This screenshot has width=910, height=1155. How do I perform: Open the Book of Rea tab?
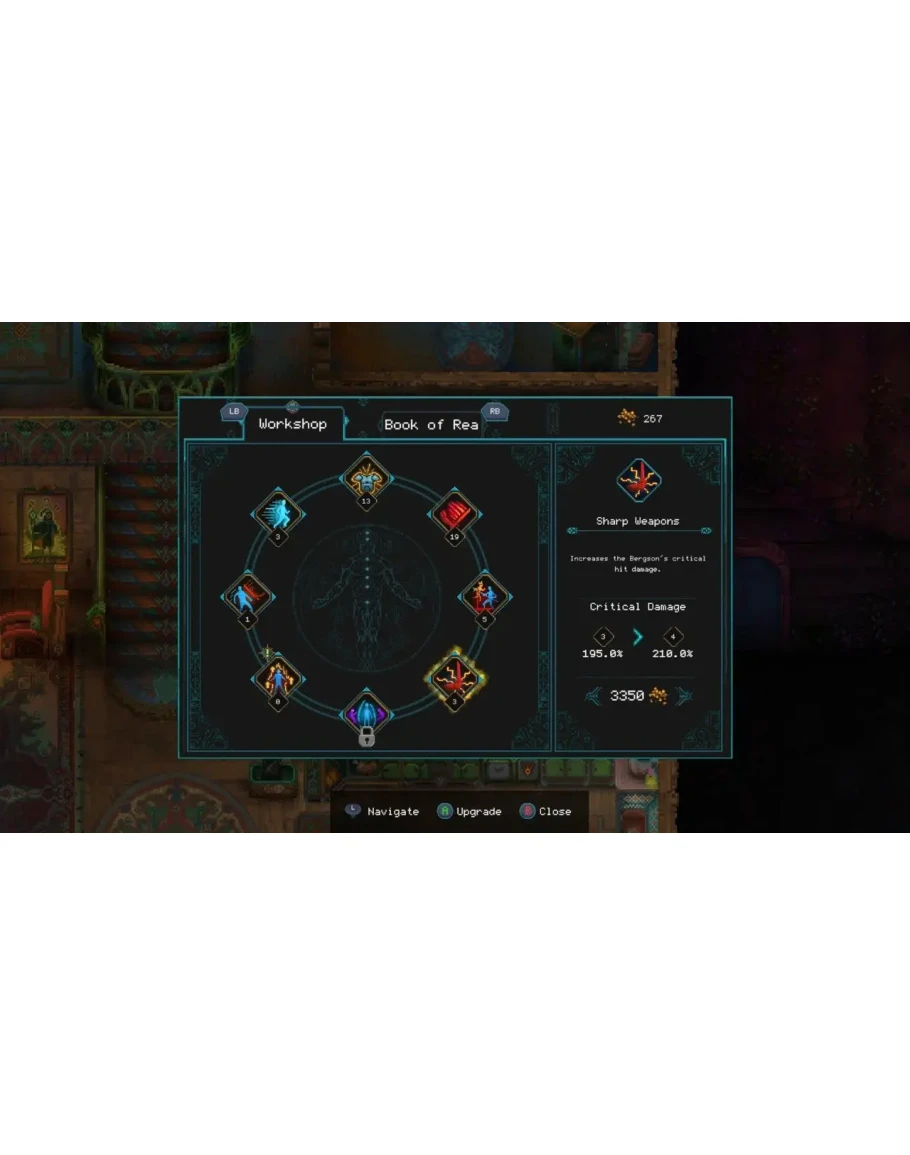[431, 425]
